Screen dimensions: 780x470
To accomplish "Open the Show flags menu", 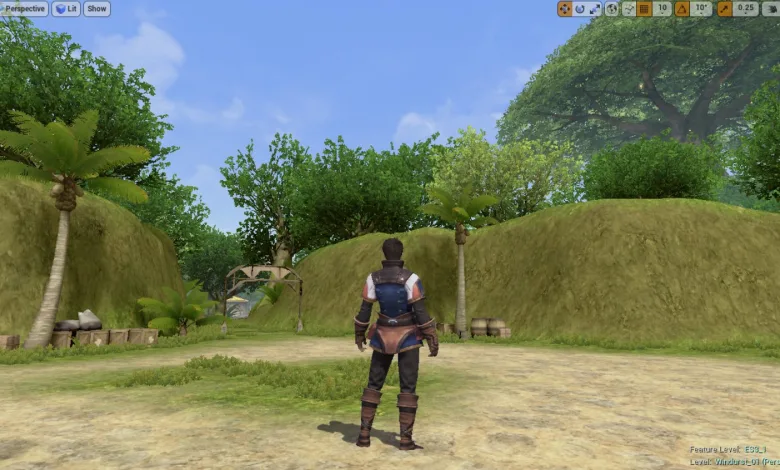I will 97,9.
